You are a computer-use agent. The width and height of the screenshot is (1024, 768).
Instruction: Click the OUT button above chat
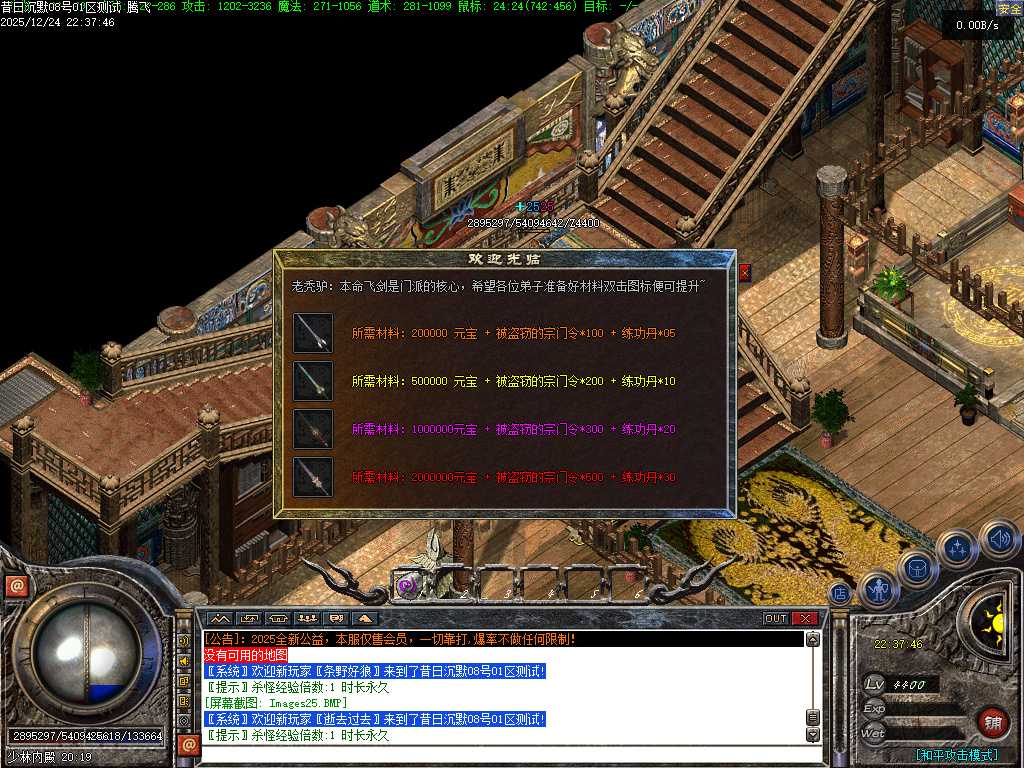[776, 618]
